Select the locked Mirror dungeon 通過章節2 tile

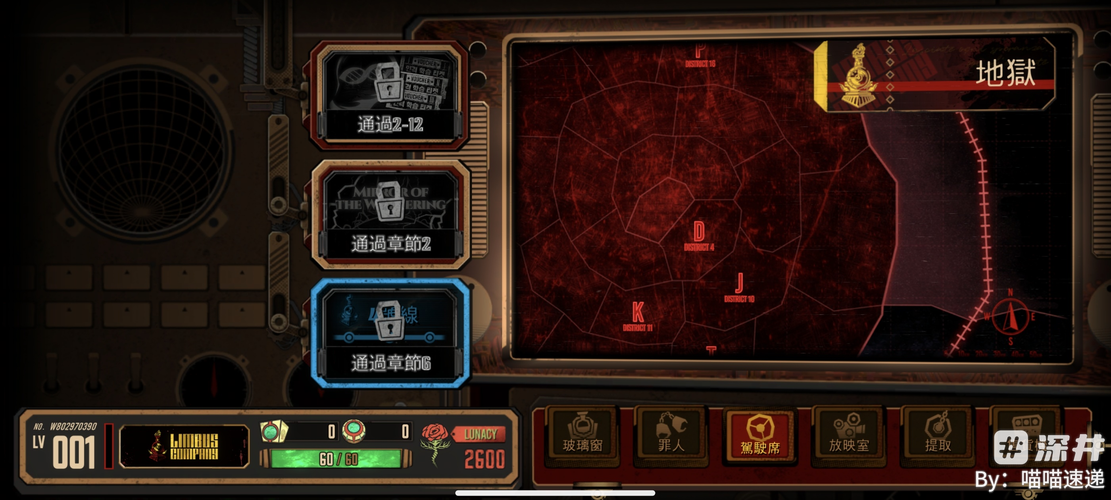coord(390,214)
